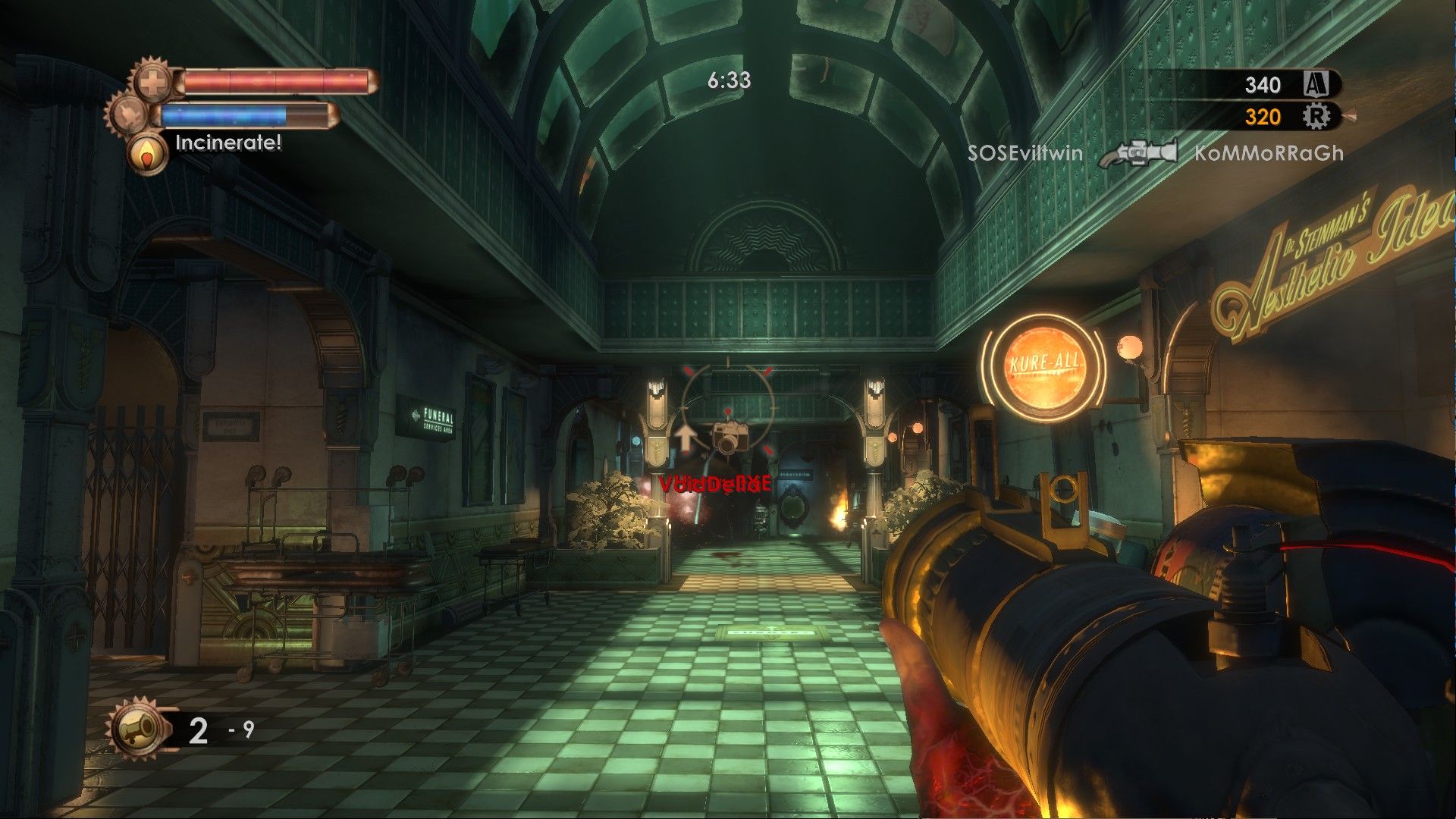Select the team R gear emblem
The image size is (1456, 819).
[x=1316, y=116]
